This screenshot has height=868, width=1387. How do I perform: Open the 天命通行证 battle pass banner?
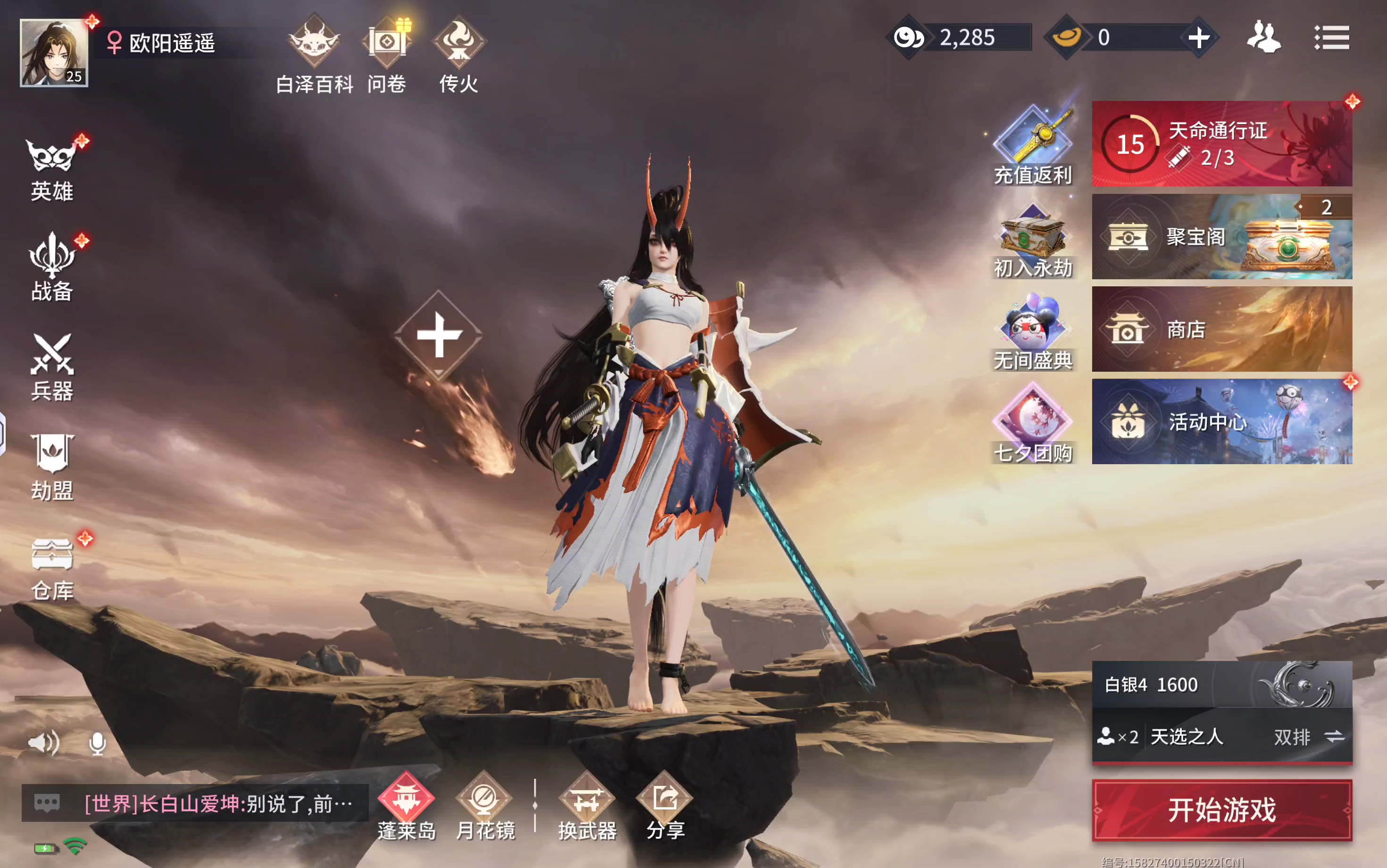[x=1222, y=144]
